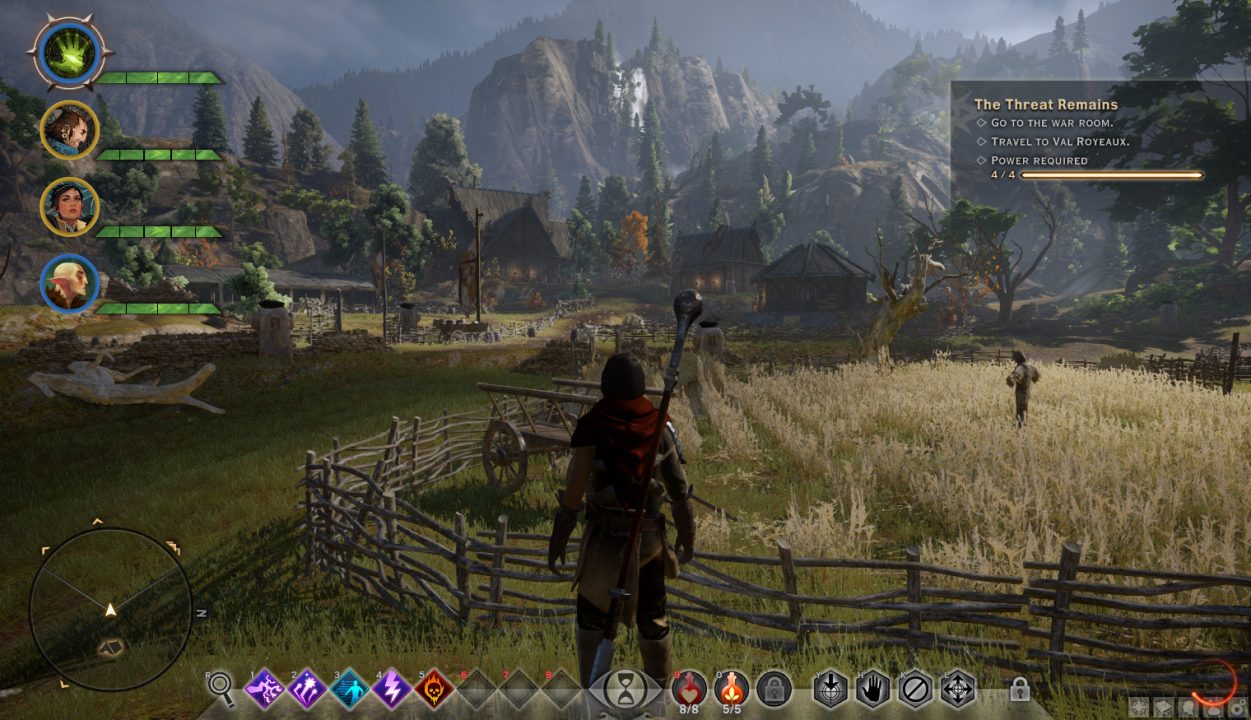Use the orange flask potion

(732, 688)
